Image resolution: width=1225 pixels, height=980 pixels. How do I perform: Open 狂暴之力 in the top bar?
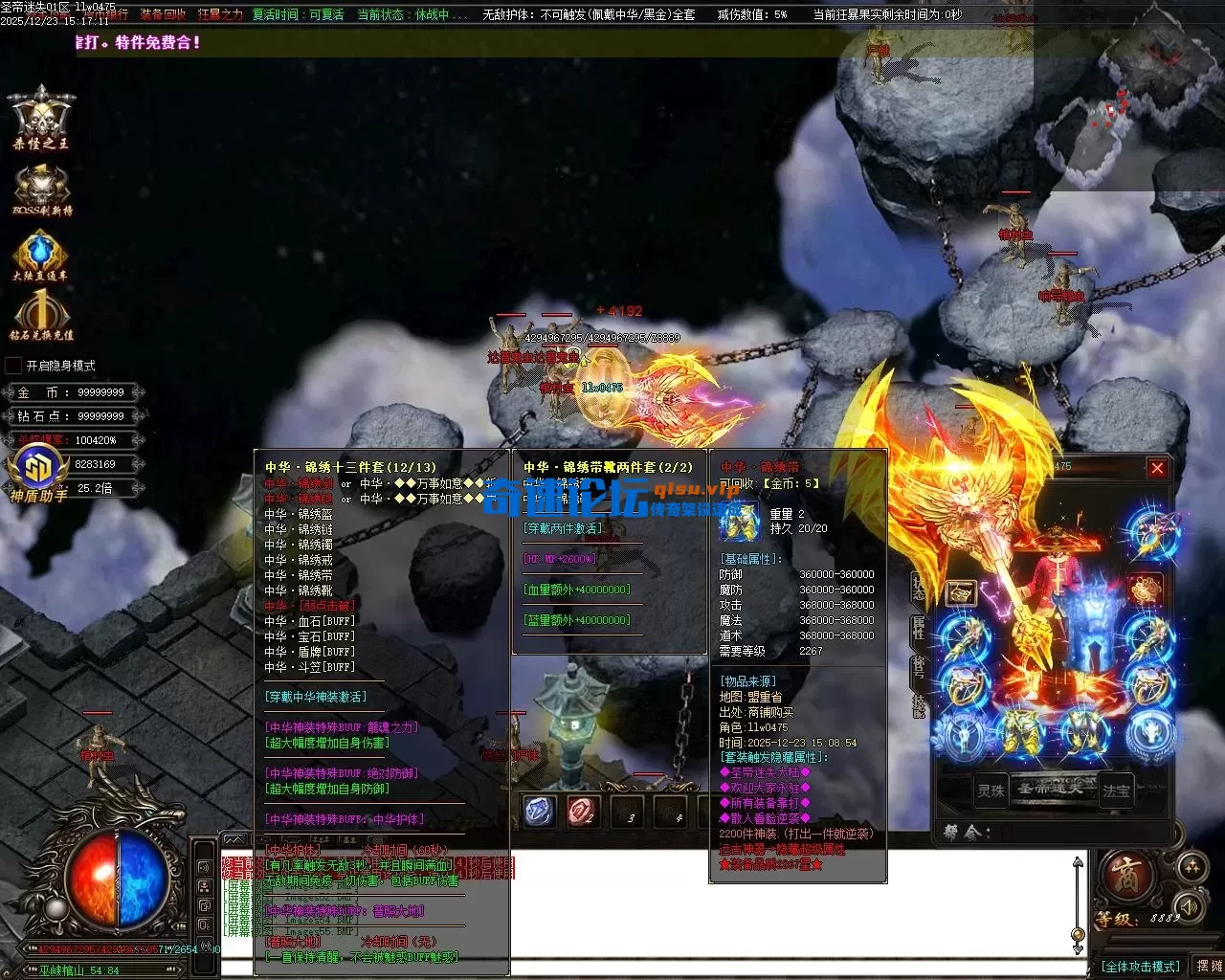pyautogui.click(x=220, y=15)
